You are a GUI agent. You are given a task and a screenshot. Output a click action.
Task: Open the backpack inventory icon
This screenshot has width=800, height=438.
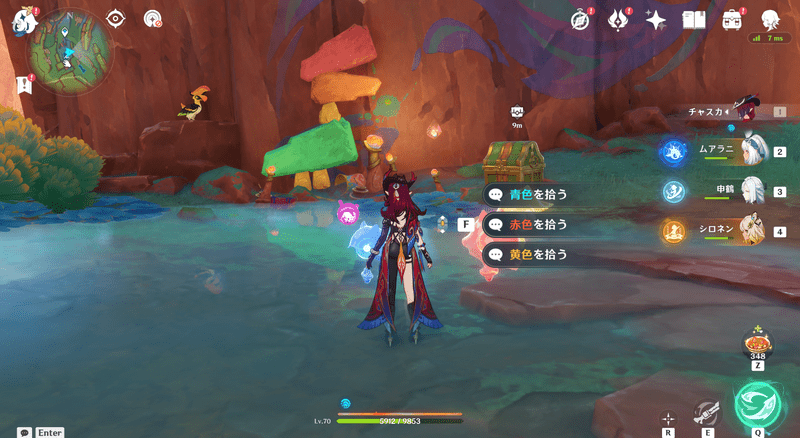[732, 19]
